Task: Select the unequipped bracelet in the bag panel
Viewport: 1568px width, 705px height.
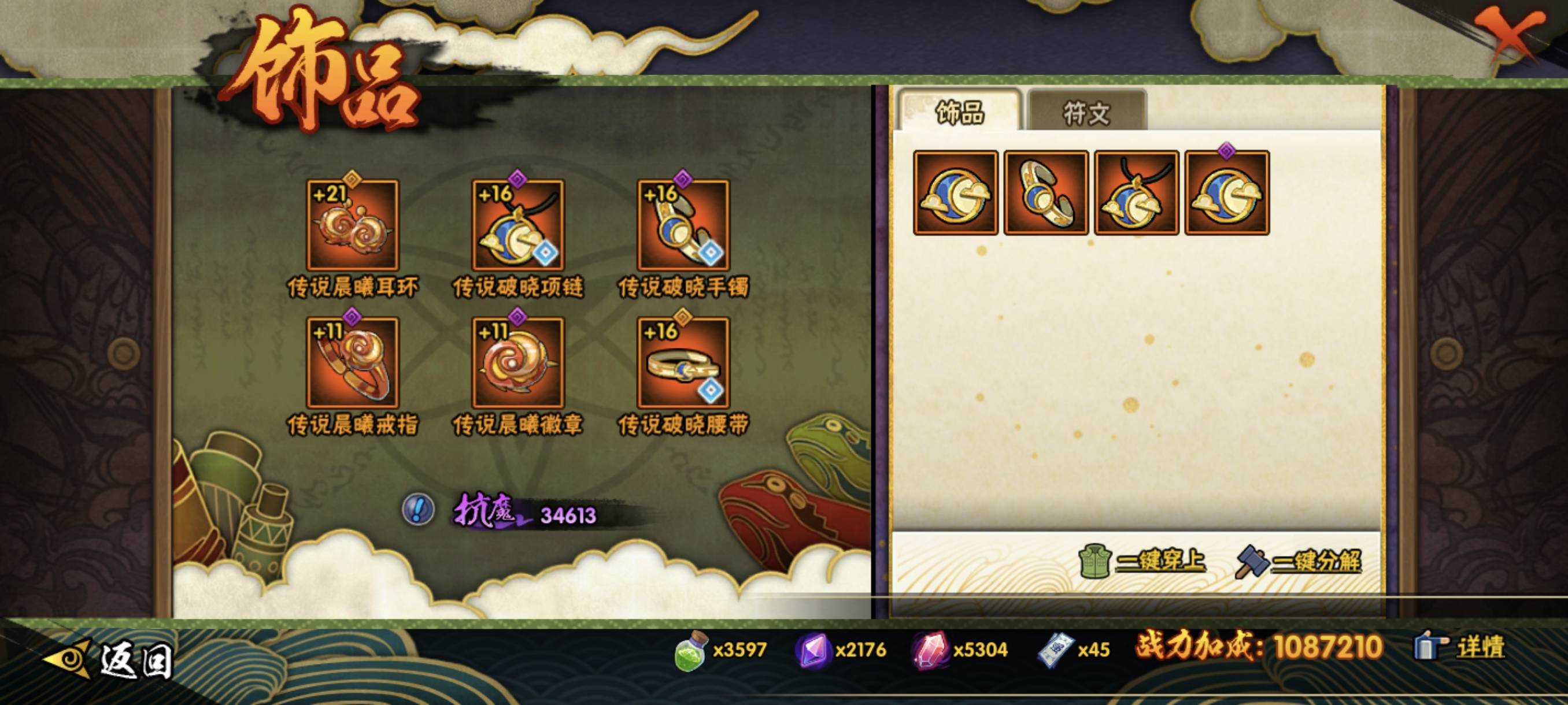Action: [1046, 193]
